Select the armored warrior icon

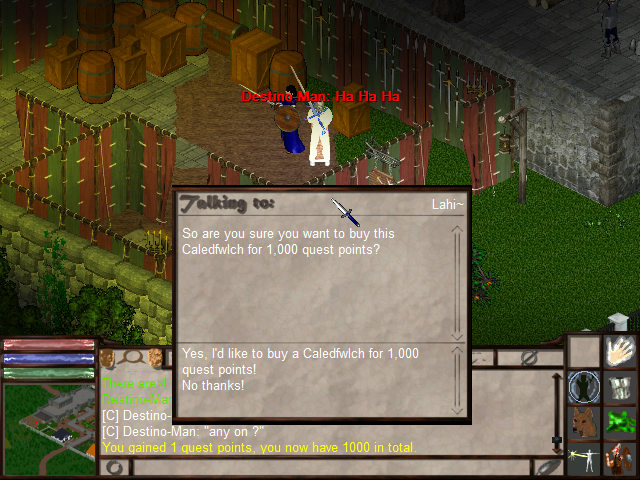point(619,458)
